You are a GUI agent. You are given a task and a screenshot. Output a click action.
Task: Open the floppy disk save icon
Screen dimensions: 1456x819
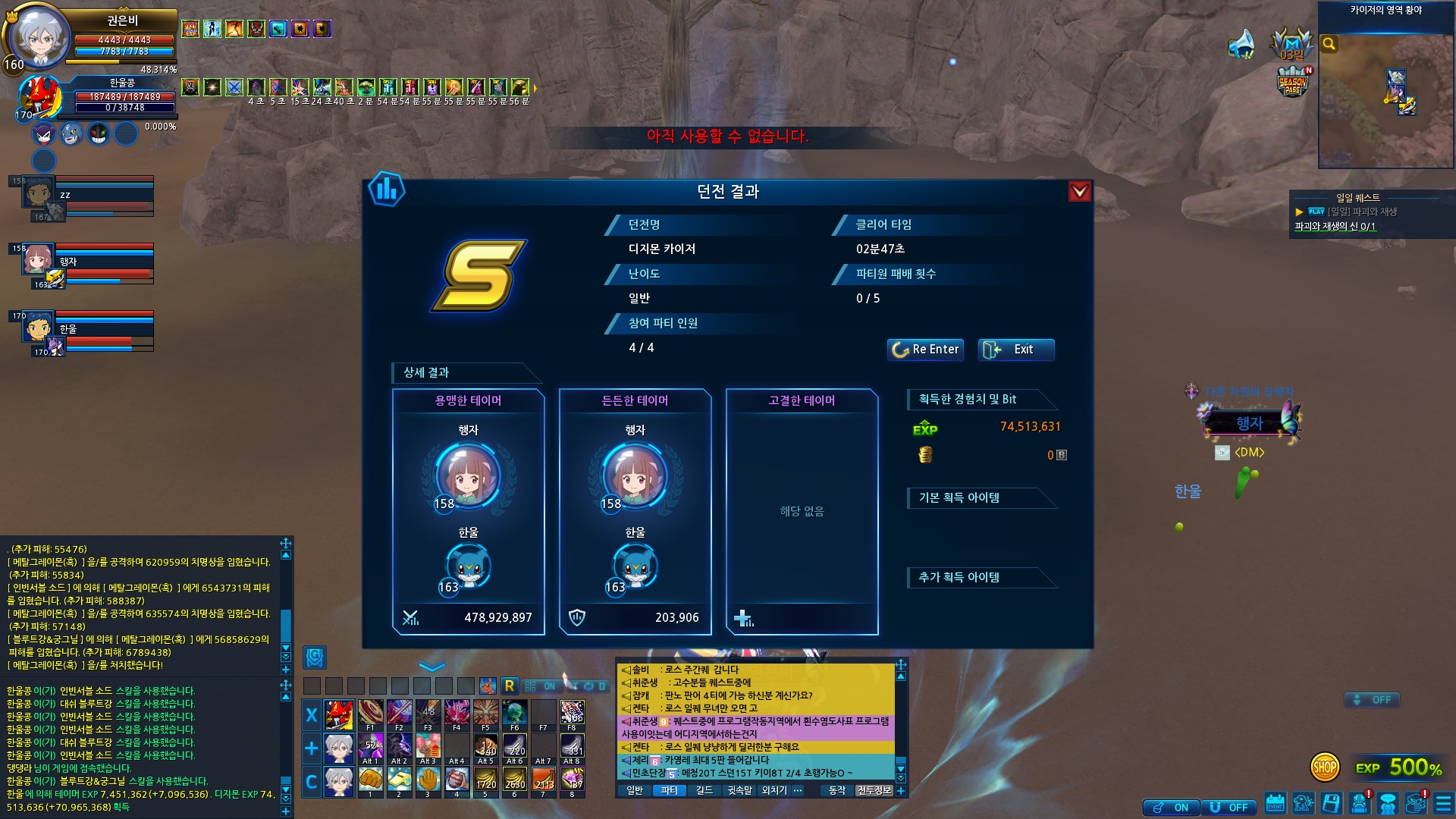pos(1331,803)
